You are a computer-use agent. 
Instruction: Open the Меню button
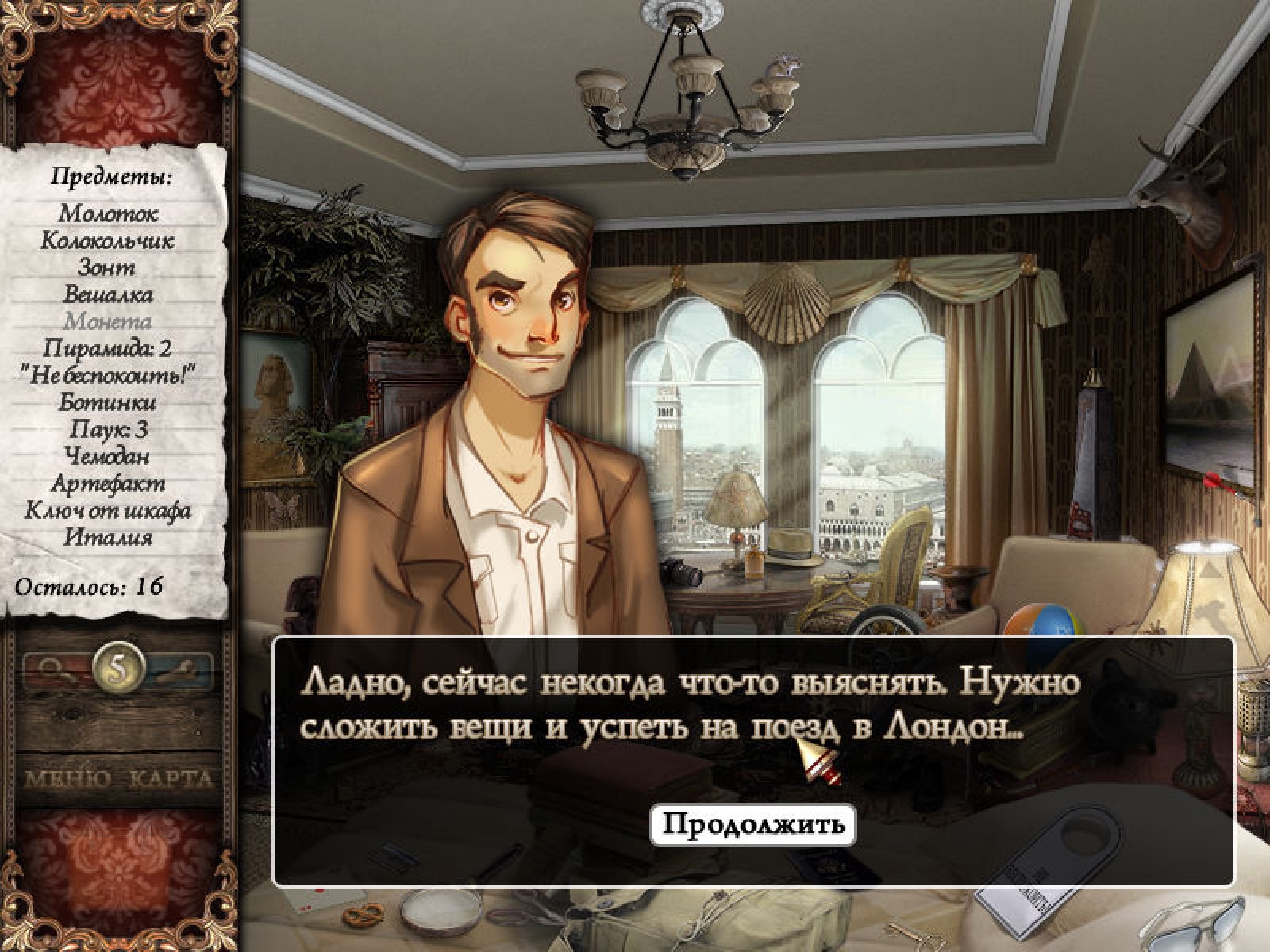67,779
